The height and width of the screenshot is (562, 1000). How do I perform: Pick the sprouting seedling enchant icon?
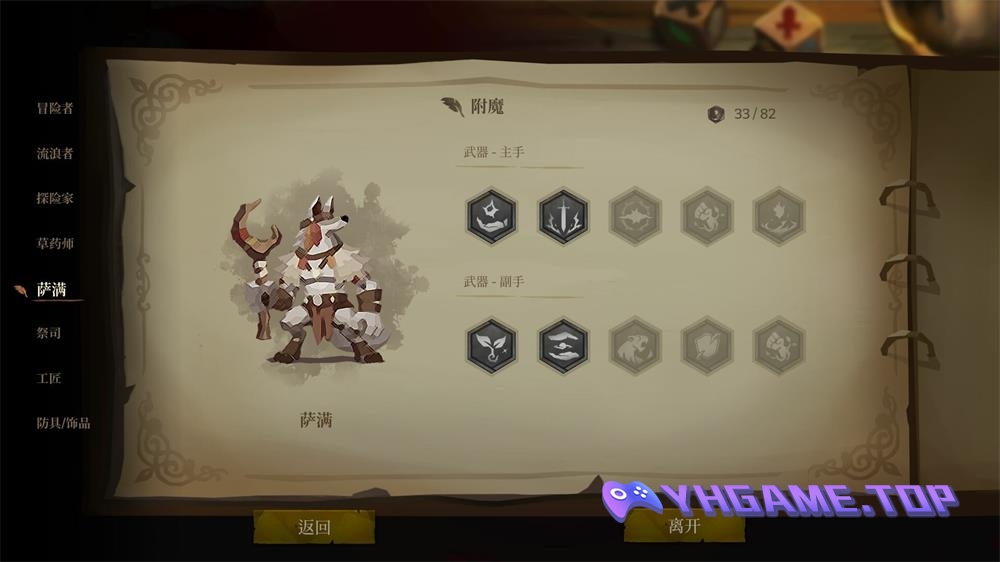tap(491, 345)
